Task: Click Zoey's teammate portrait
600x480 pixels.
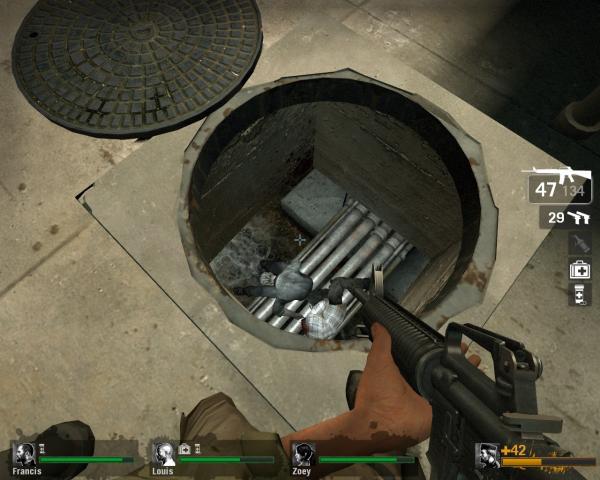Action: point(305,453)
